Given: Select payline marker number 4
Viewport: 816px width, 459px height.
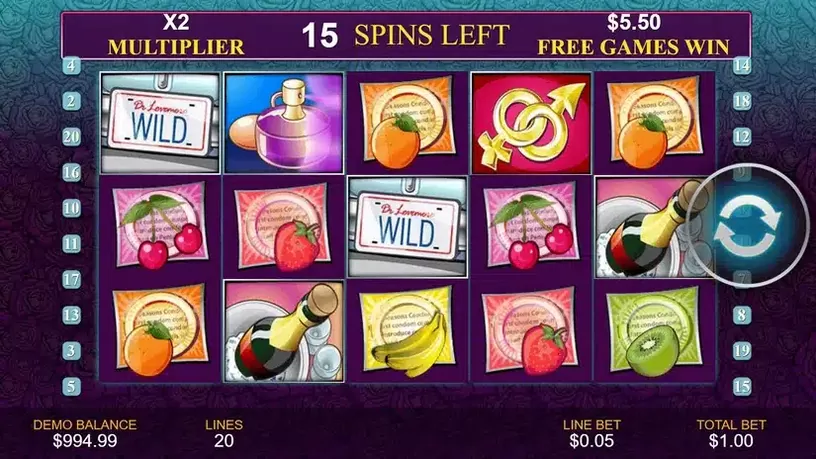Looking at the screenshot, I should [72, 66].
